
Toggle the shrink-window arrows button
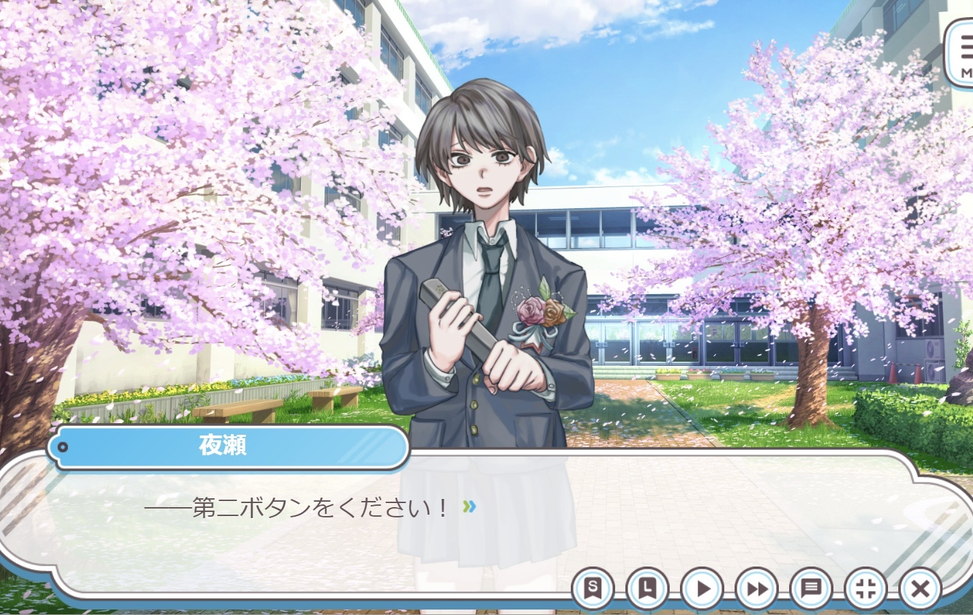click(x=865, y=588)
